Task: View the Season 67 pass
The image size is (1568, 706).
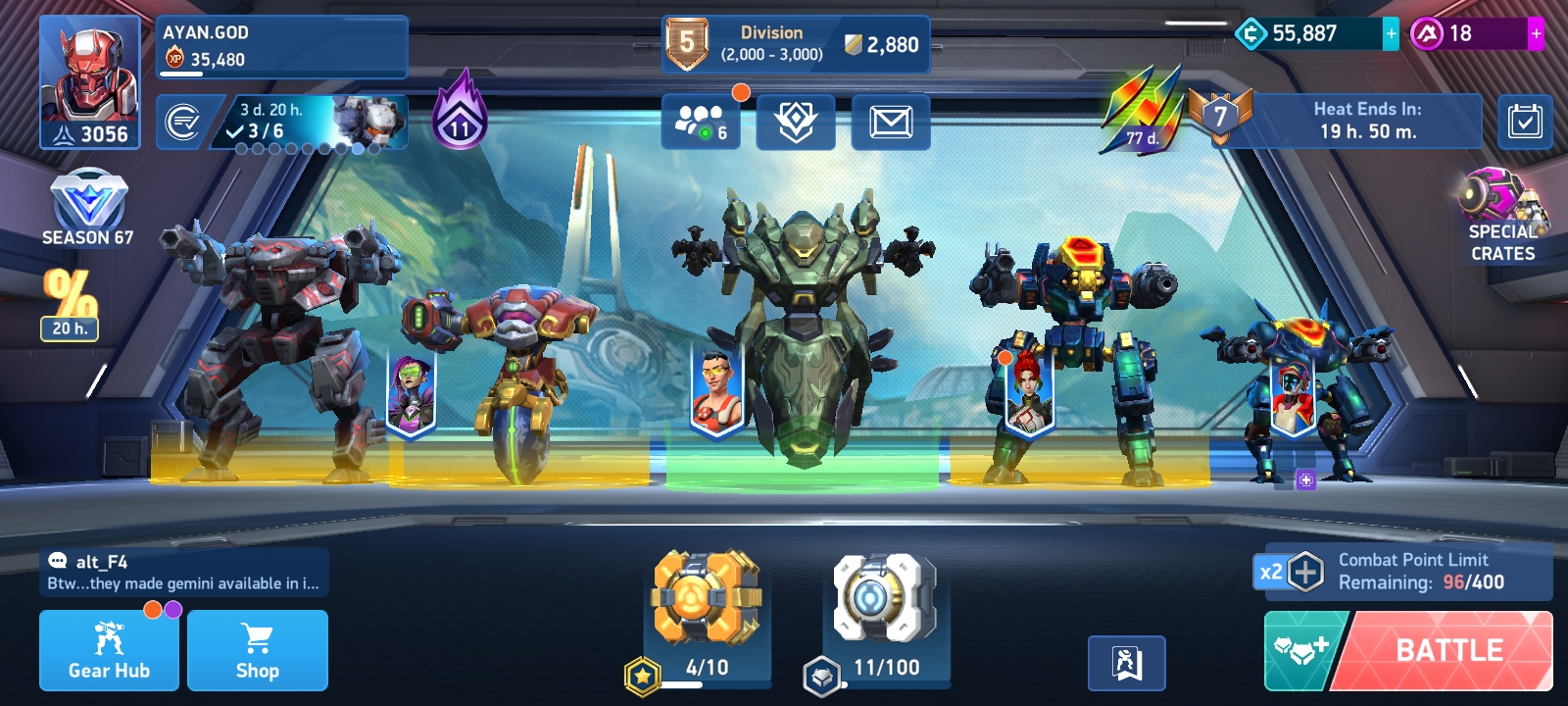Action: pyautogui.click(x=88, y=208)
